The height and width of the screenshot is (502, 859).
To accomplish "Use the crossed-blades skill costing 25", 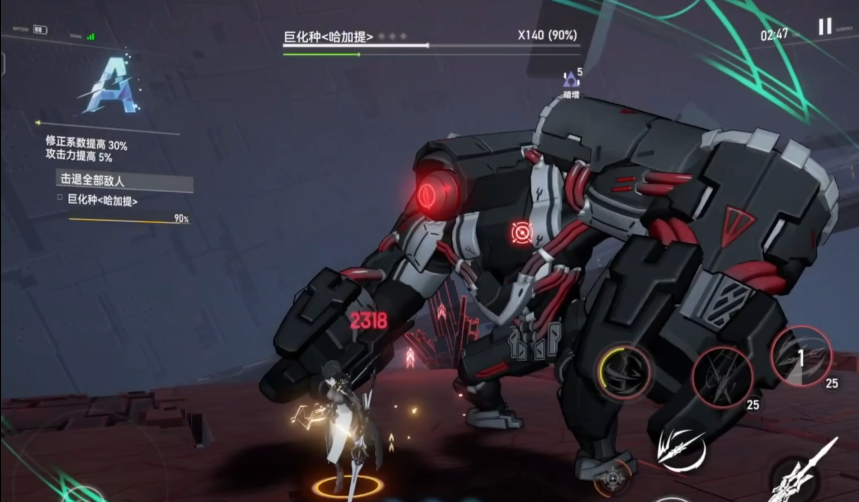I will [x=723, y=376].
